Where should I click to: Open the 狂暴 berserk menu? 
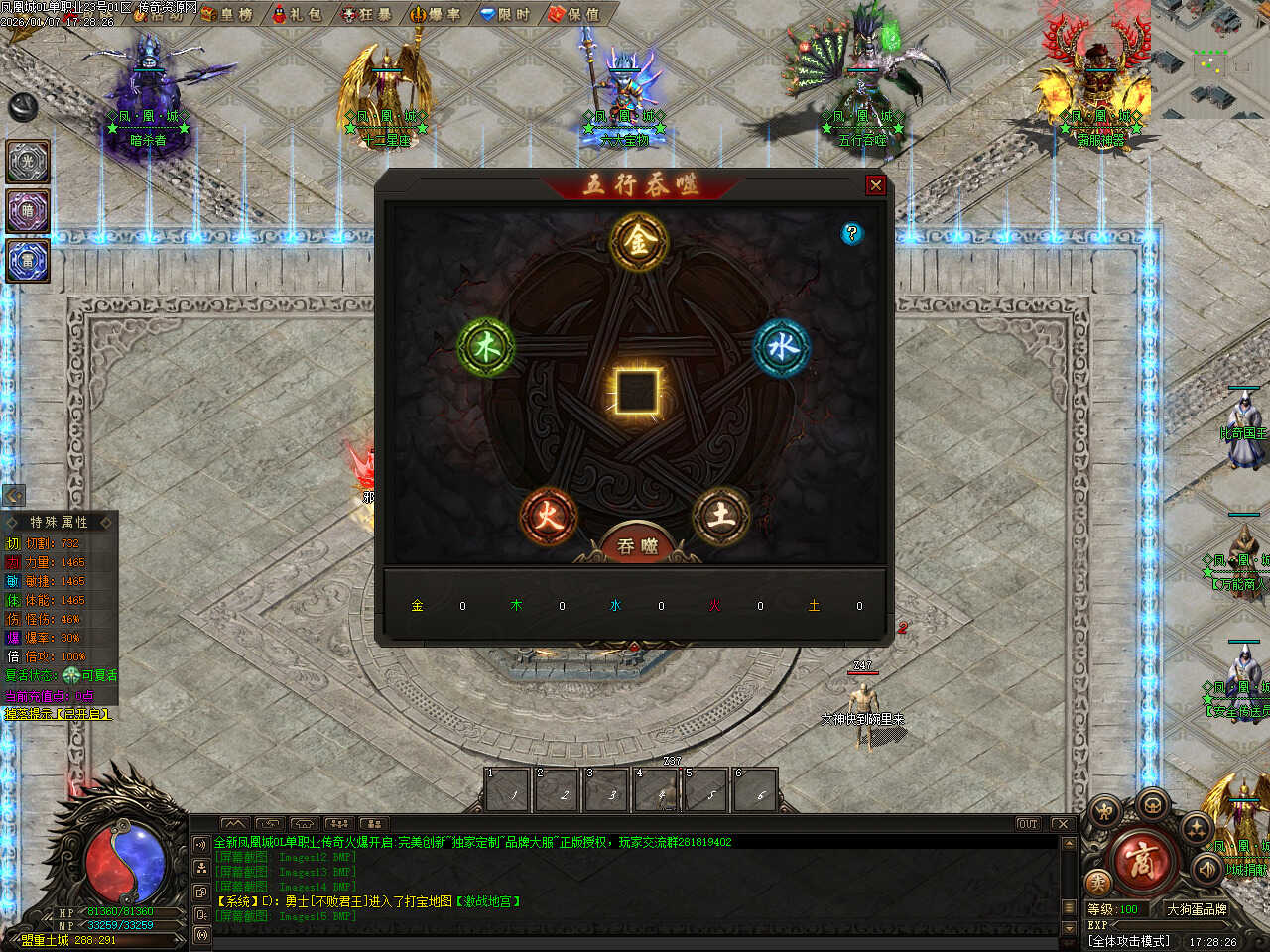(x=366, y=14)
